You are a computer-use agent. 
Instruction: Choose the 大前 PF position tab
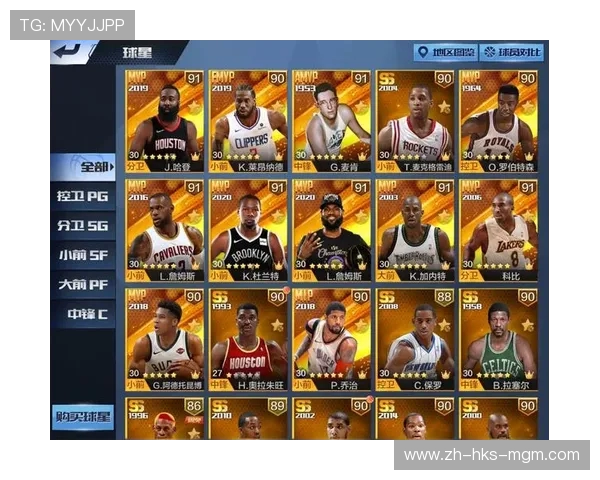84,285
